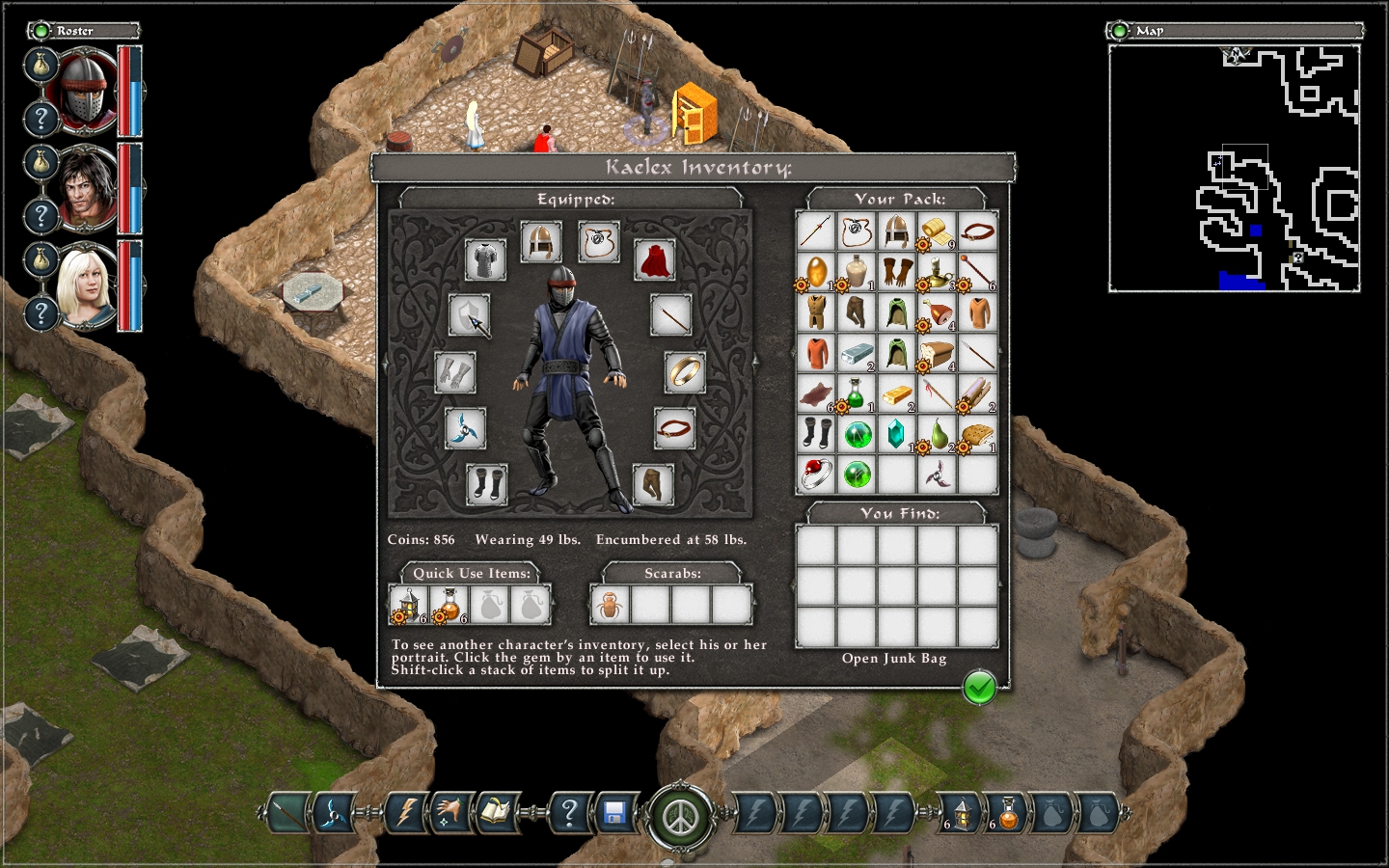Select the bread loaf in the pack
The height and width of the screenshot is (868, 1389).
[937, 353]
